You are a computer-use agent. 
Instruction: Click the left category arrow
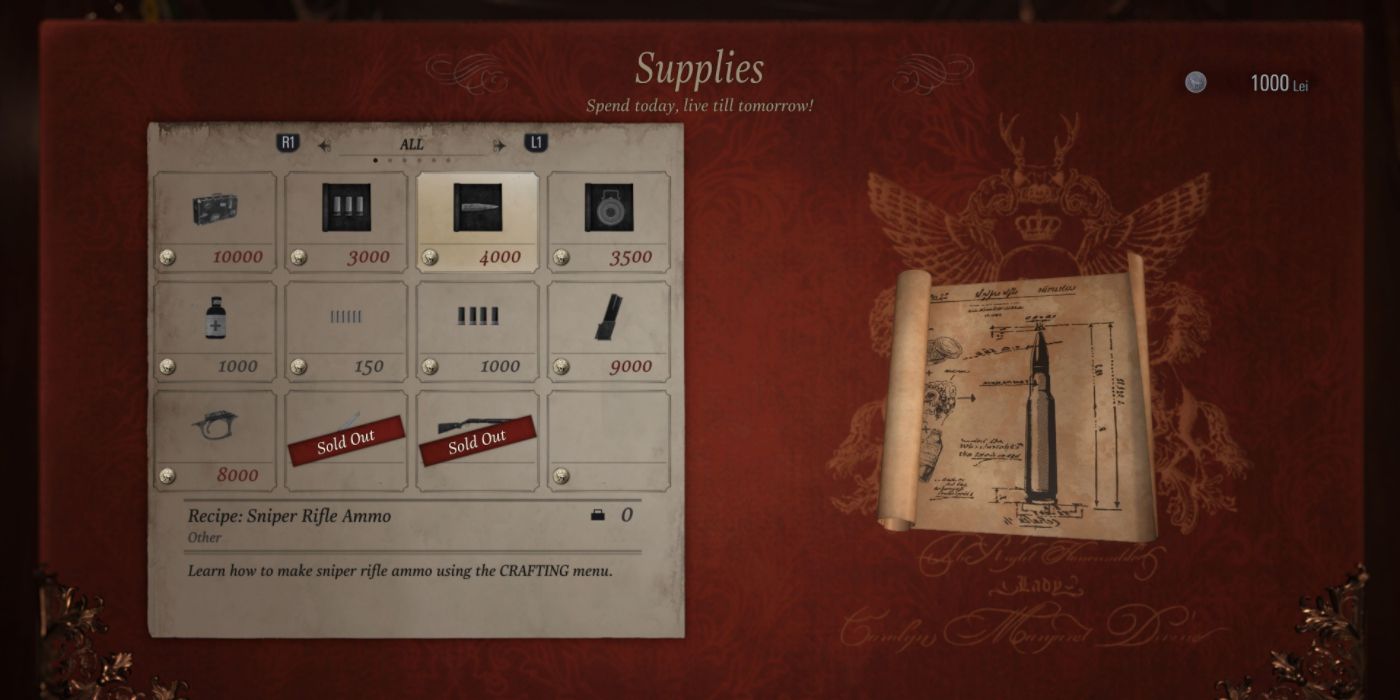pos(325,146)
